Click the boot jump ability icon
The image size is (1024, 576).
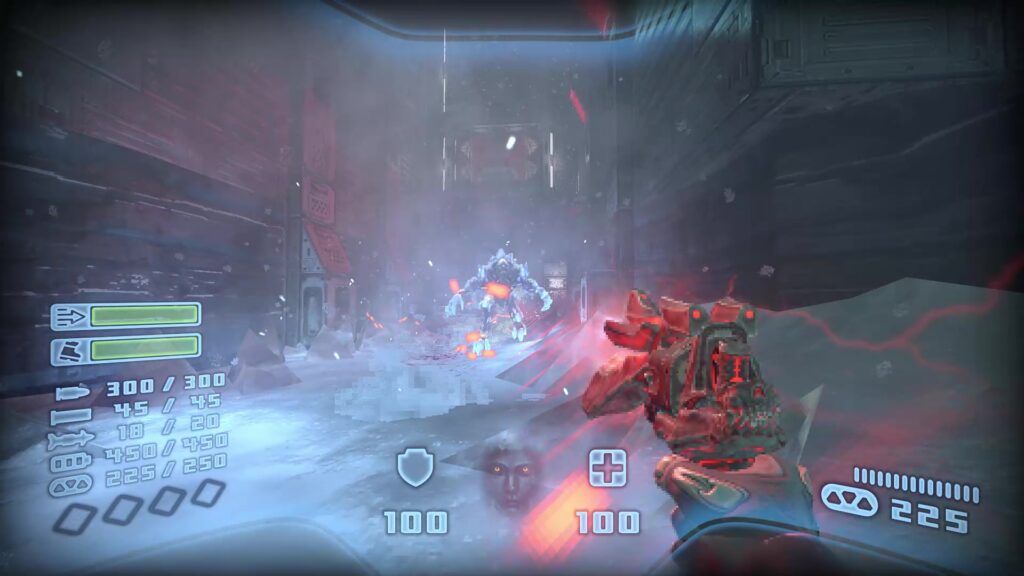71,350
